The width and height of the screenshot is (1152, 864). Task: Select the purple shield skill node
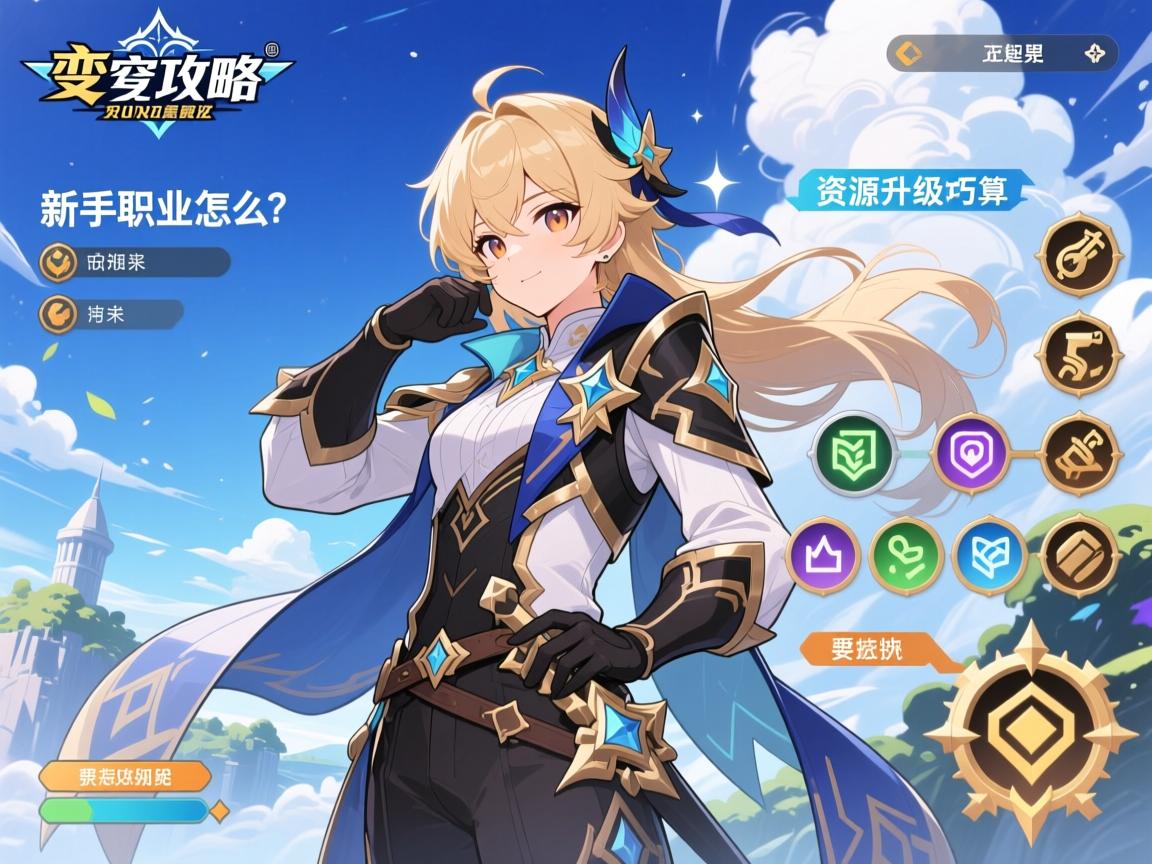coord(969,453)
